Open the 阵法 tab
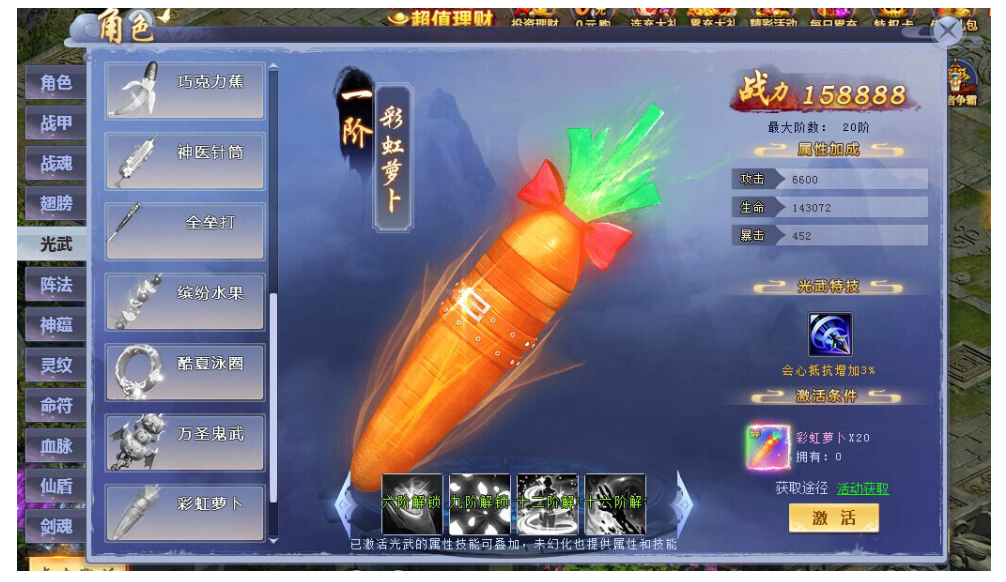Viewport: 1006px width, 582px height. tap(56, 285)
